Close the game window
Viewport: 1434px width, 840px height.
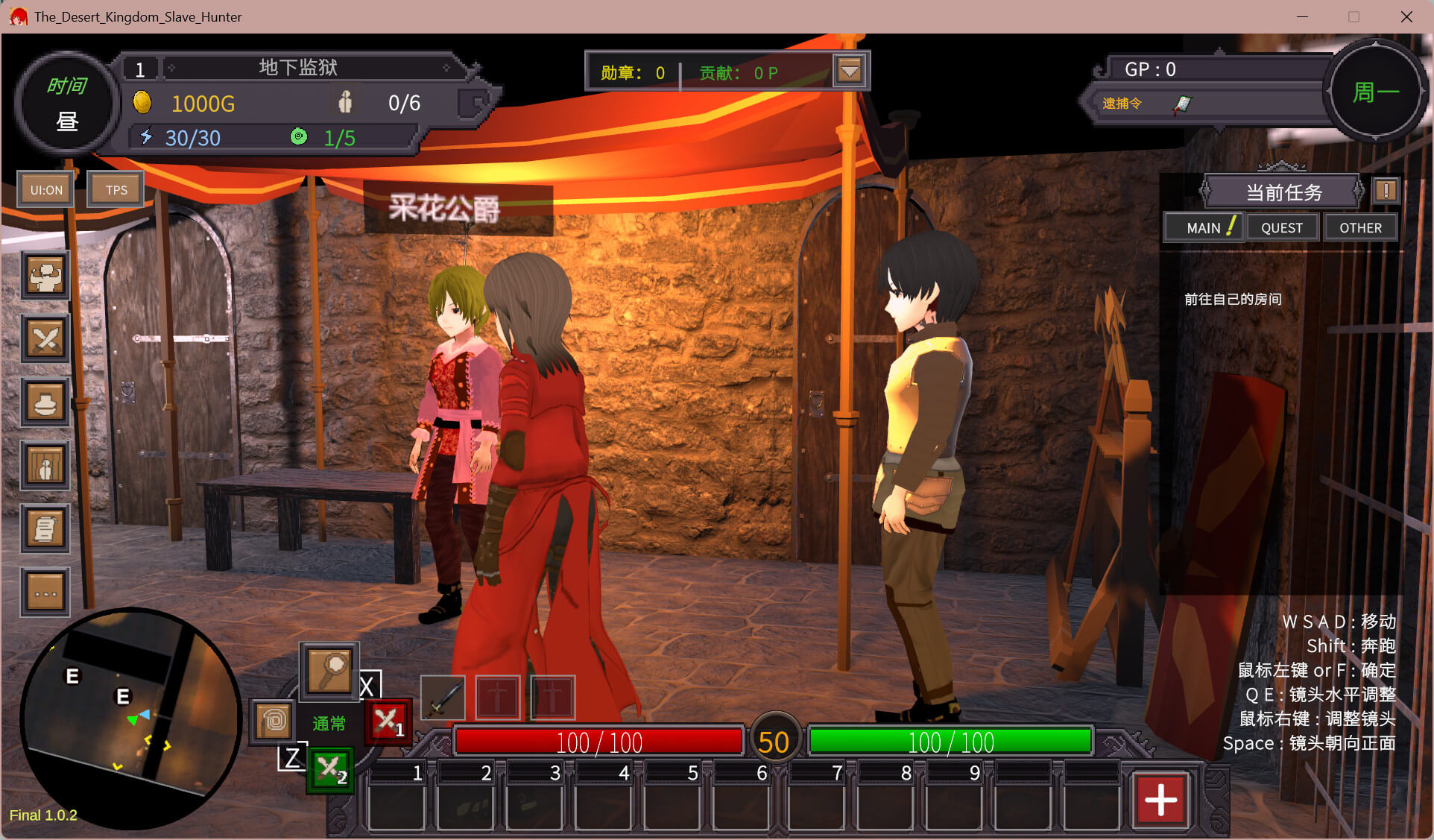coord(1406,16)
